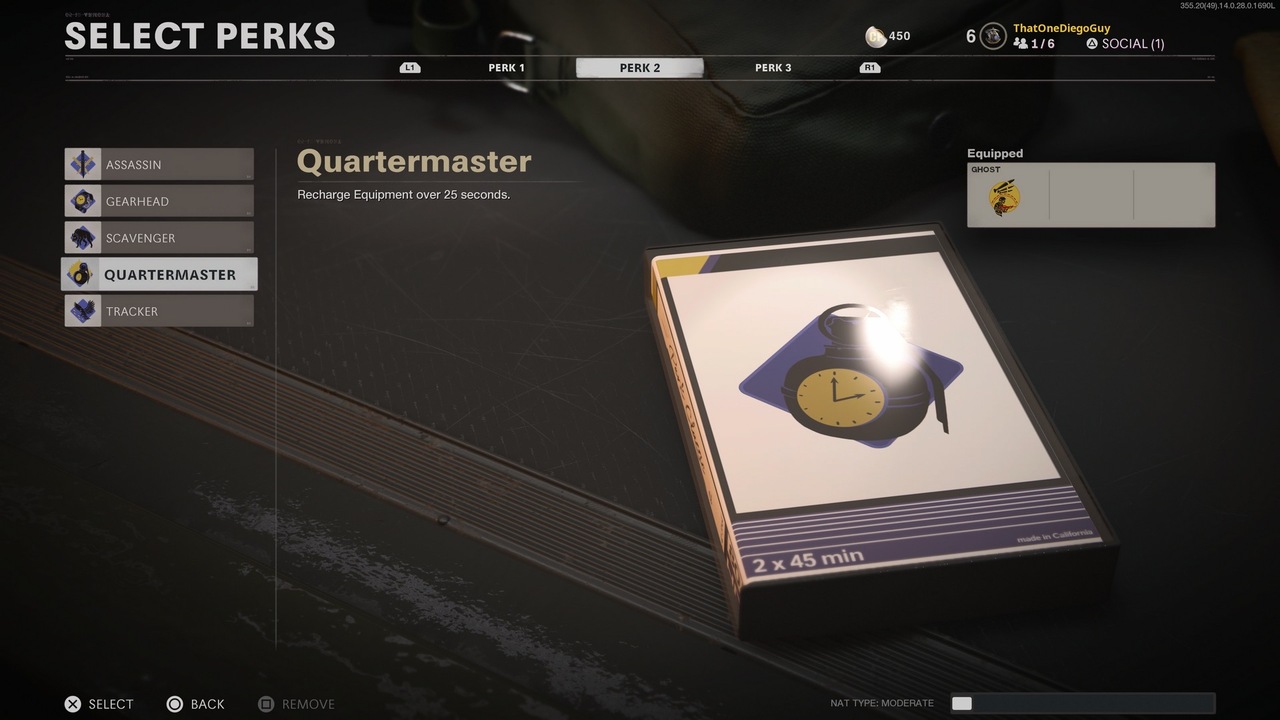Image resolution: width=1280 pixels, height=720 pixels.
Task: Switch to the Perk 1 tab
Action: tap(506, 67)
